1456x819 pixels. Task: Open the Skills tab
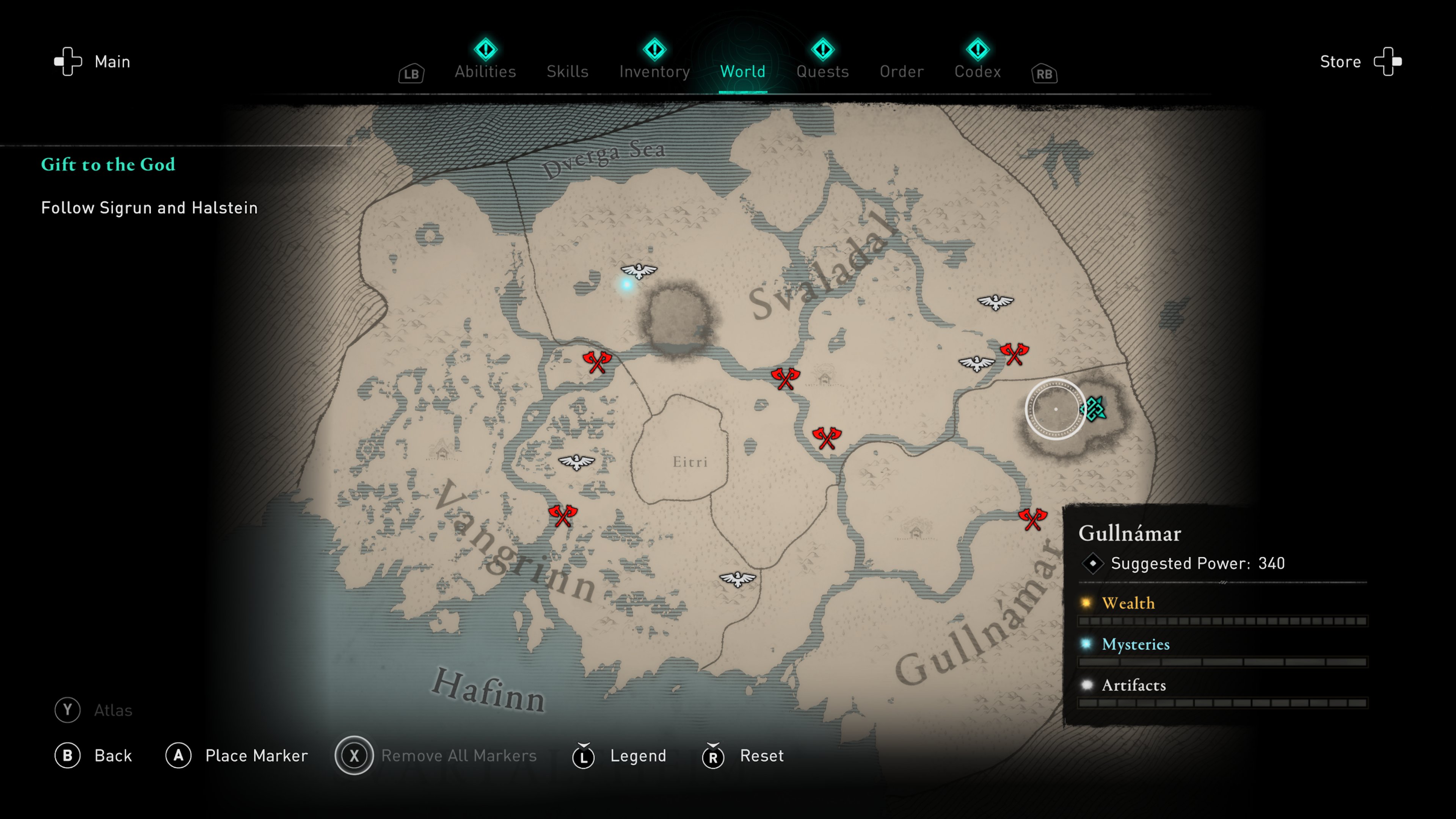568,71
